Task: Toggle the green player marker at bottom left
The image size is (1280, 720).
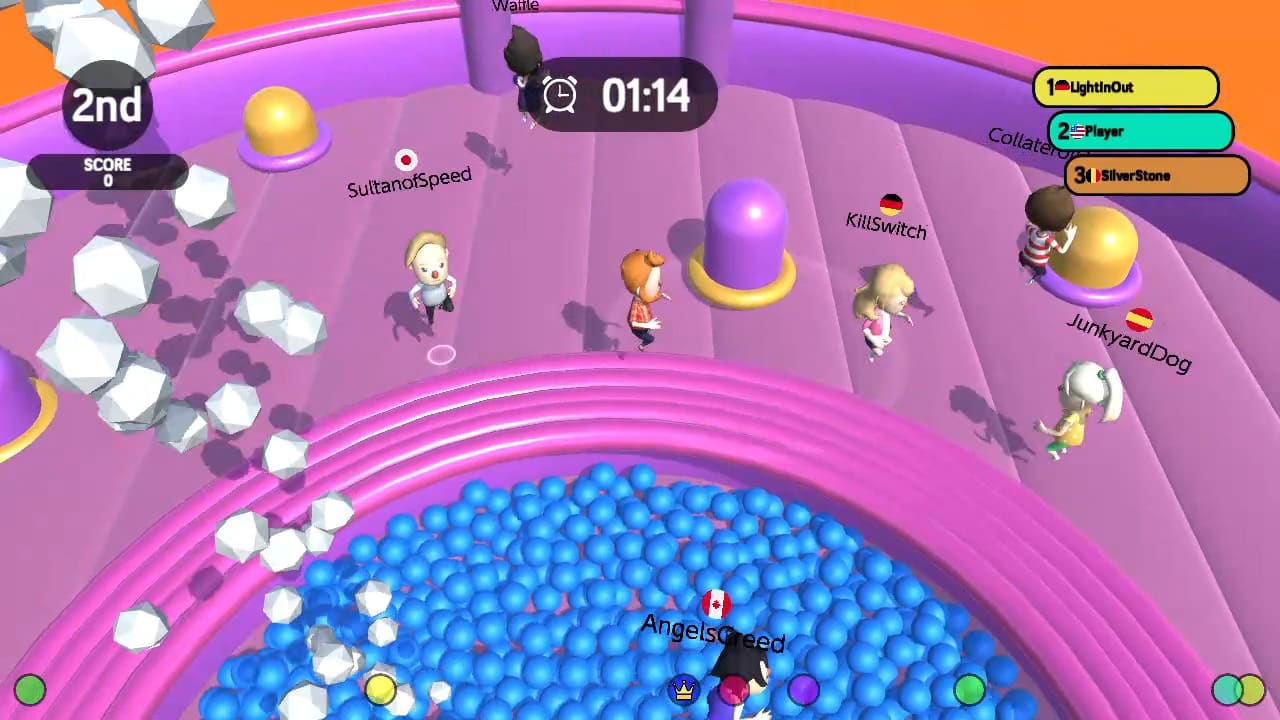Action: click(30, 688)
